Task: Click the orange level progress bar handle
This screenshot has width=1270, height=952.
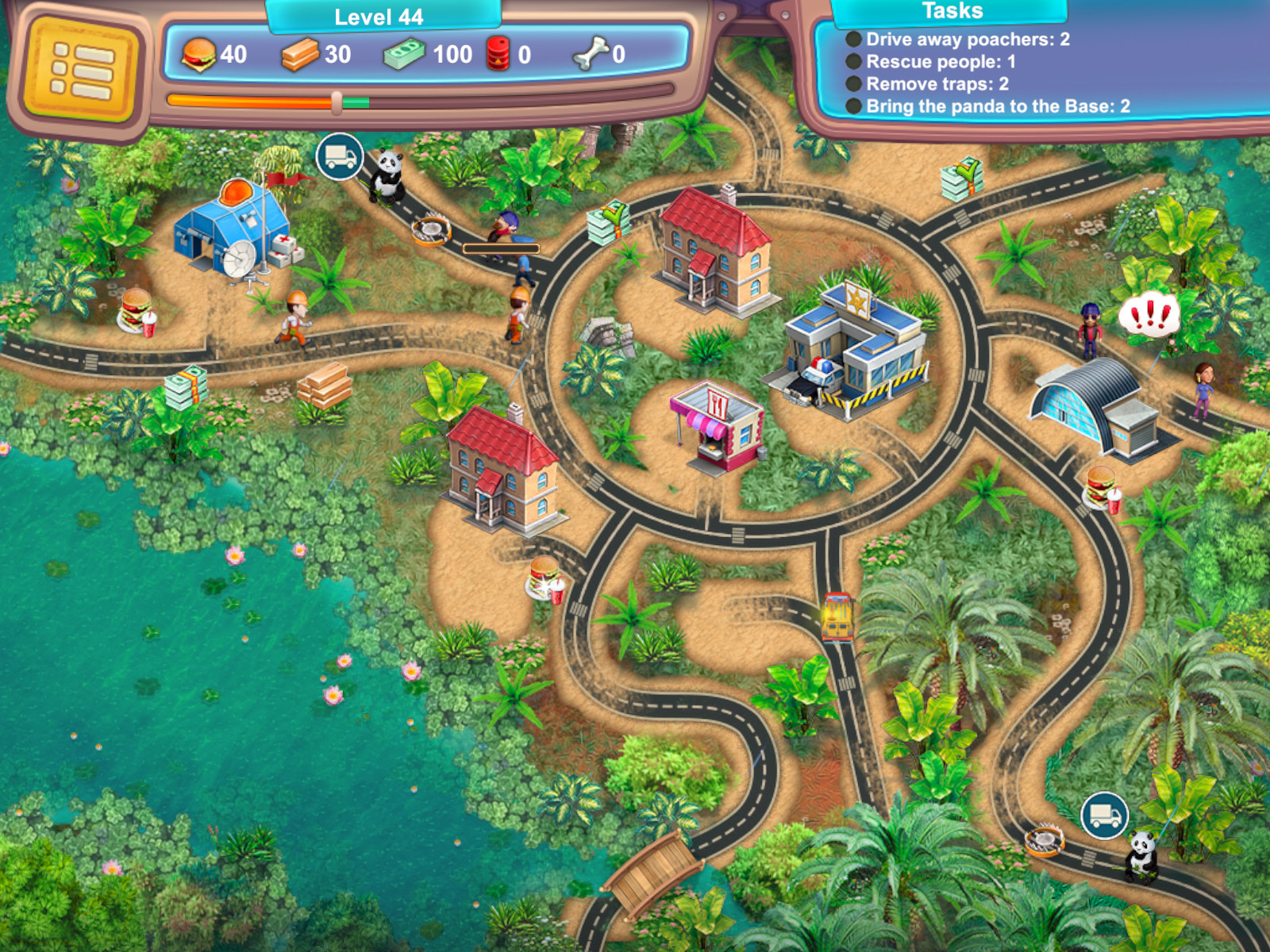Action: pyautogui.click(x=337, y=102)
